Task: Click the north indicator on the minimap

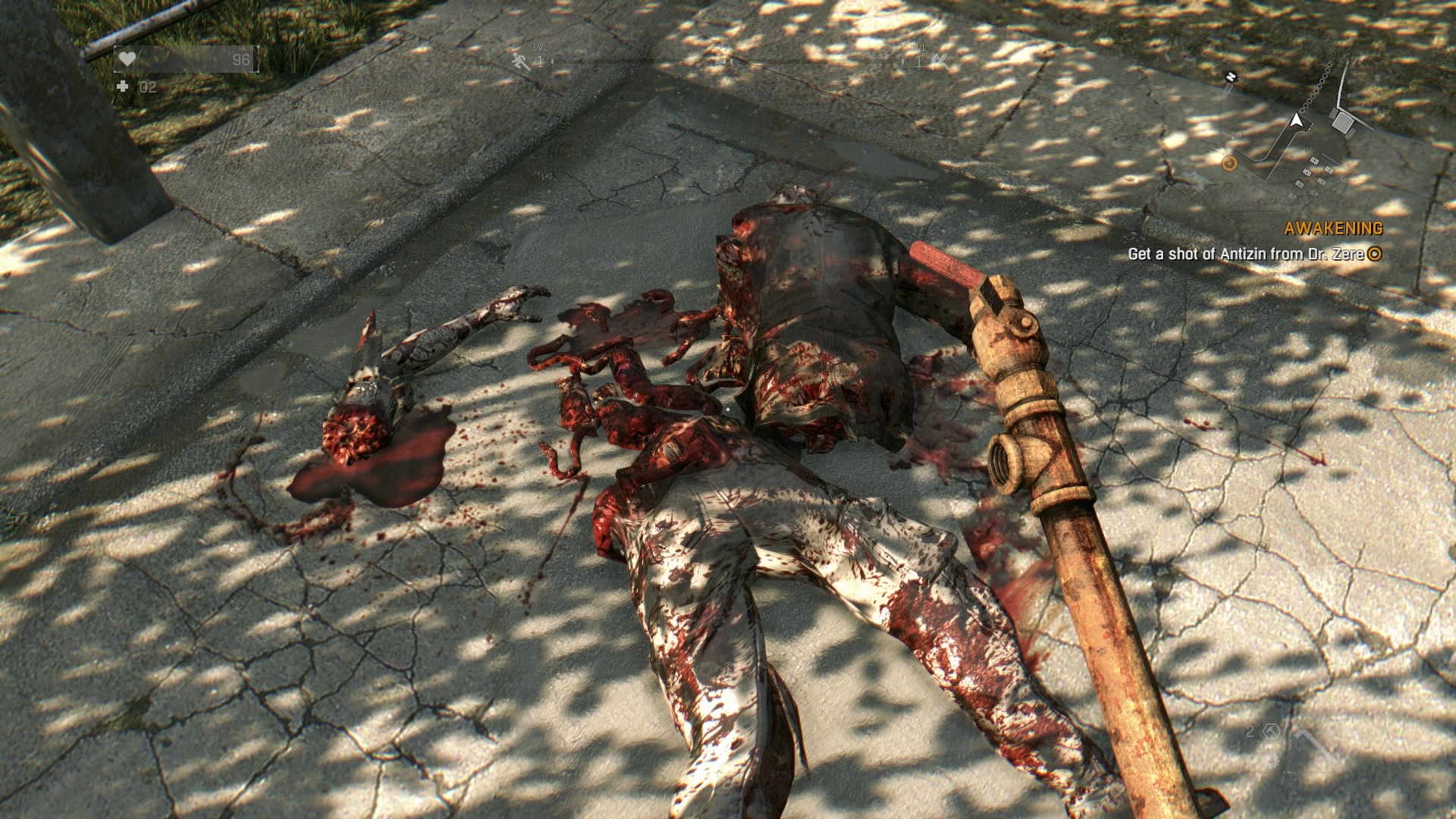Action: pyautogui.click(x=1230, y=76)
